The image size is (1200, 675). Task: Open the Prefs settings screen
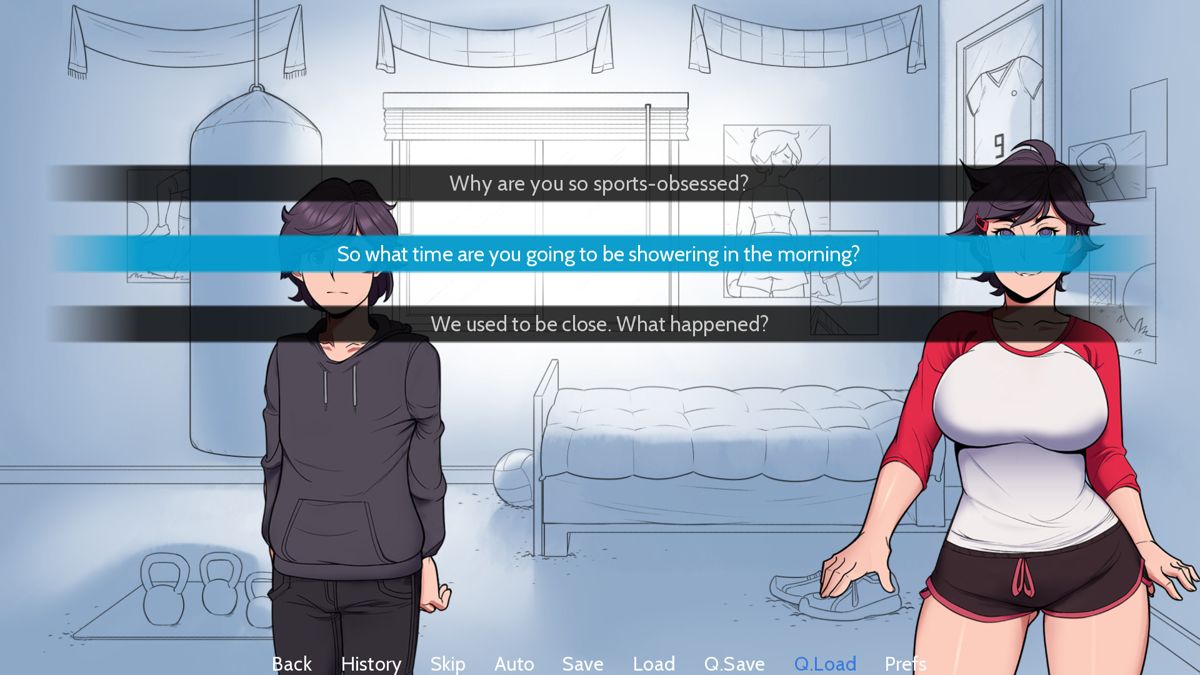tap(905, 664)
